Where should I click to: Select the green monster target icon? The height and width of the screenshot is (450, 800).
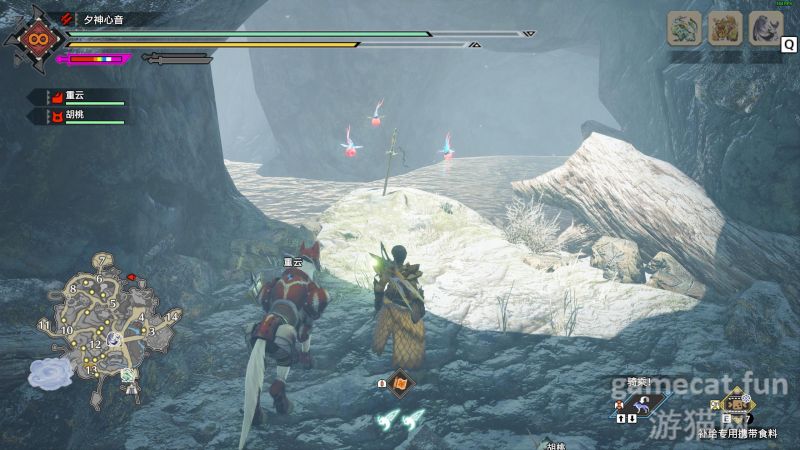pos(685,28)
